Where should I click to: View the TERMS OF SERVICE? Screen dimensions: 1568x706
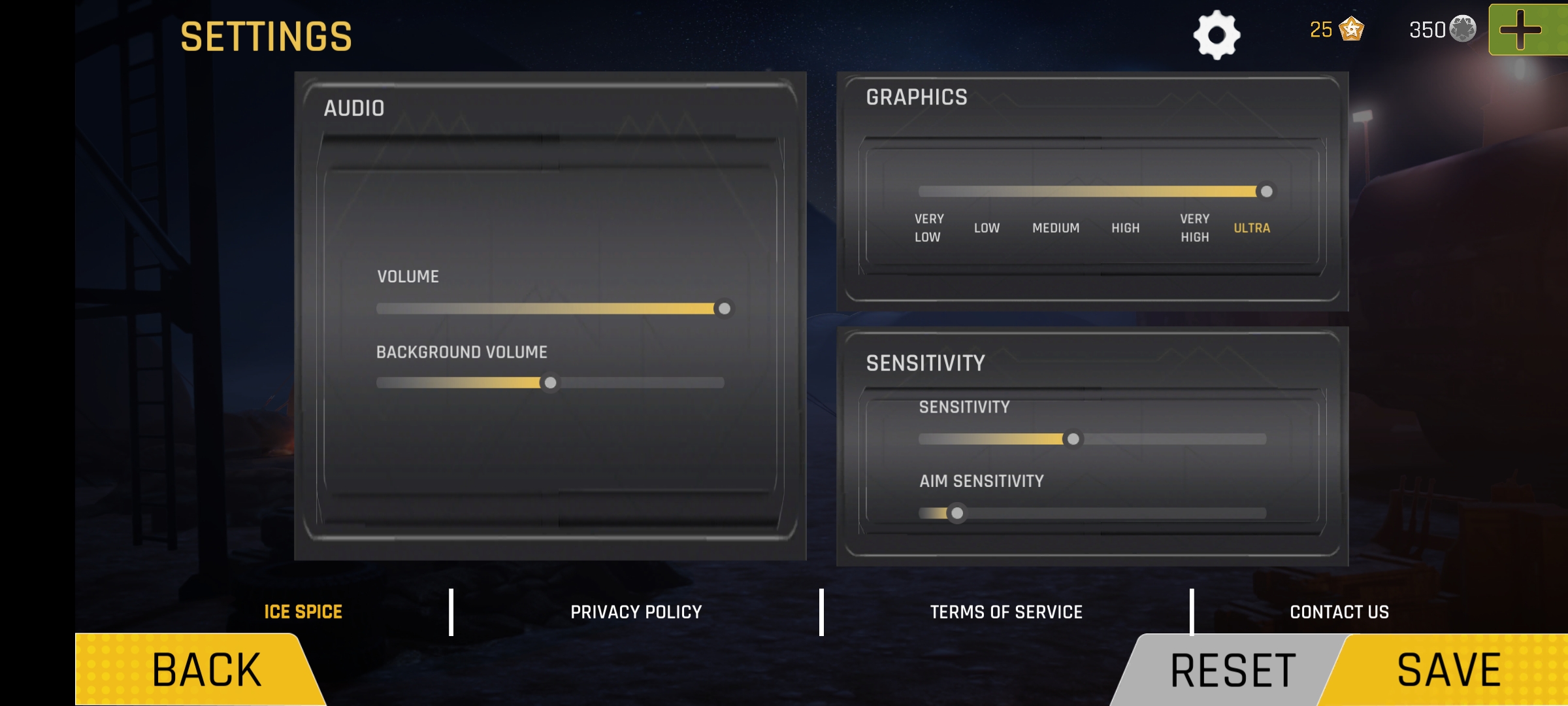tap(1007, 612)
